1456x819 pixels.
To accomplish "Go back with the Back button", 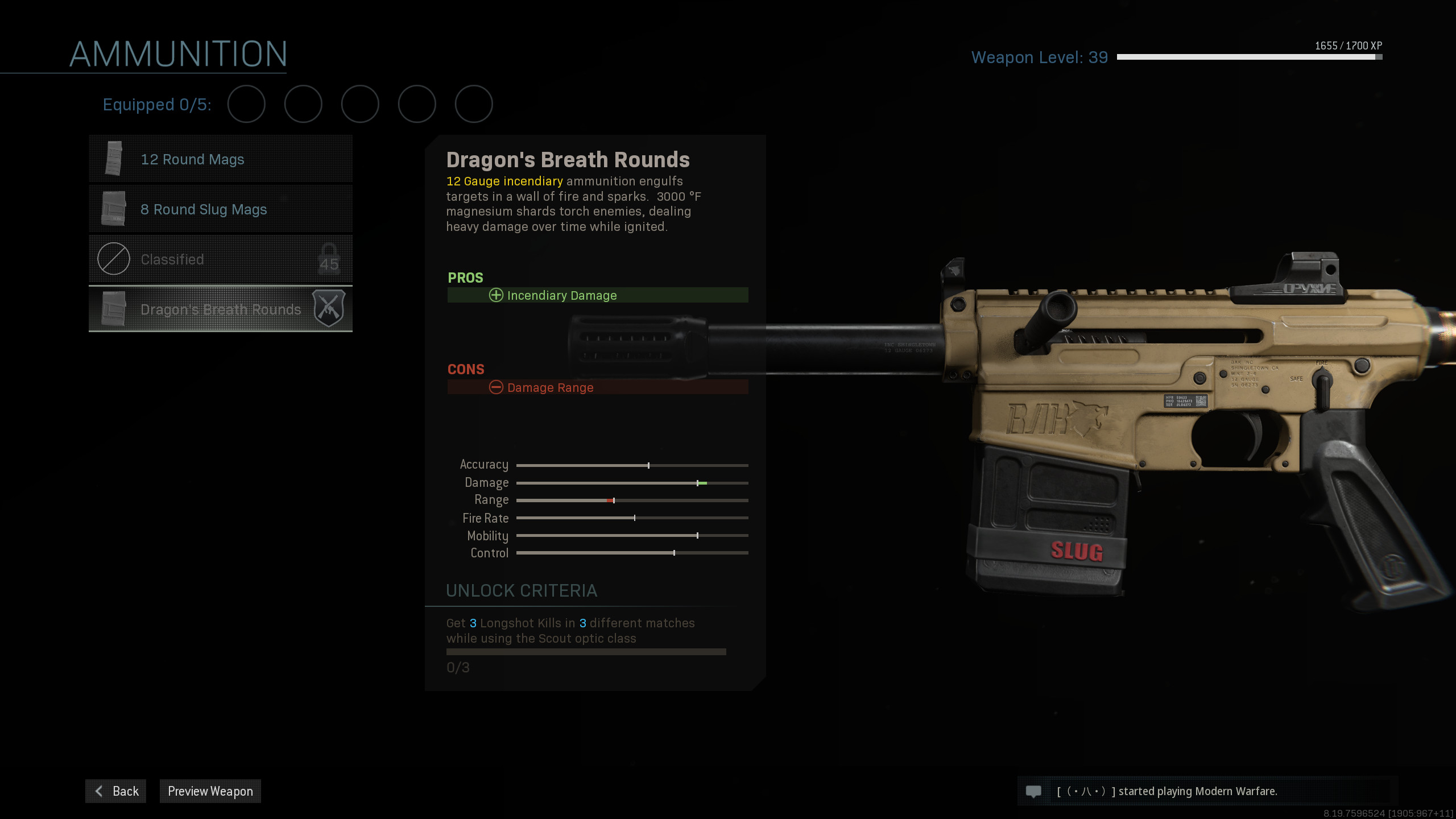I will point(116,791).
